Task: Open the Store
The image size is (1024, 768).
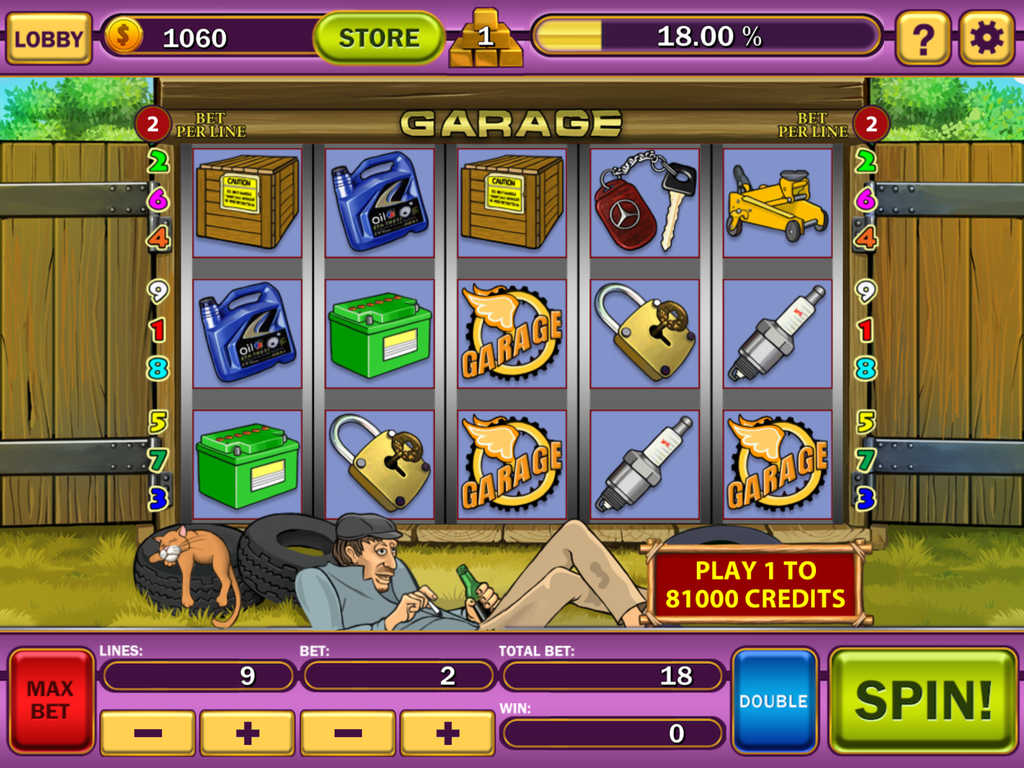Action: pyautogui.click(x=379, y=38)
